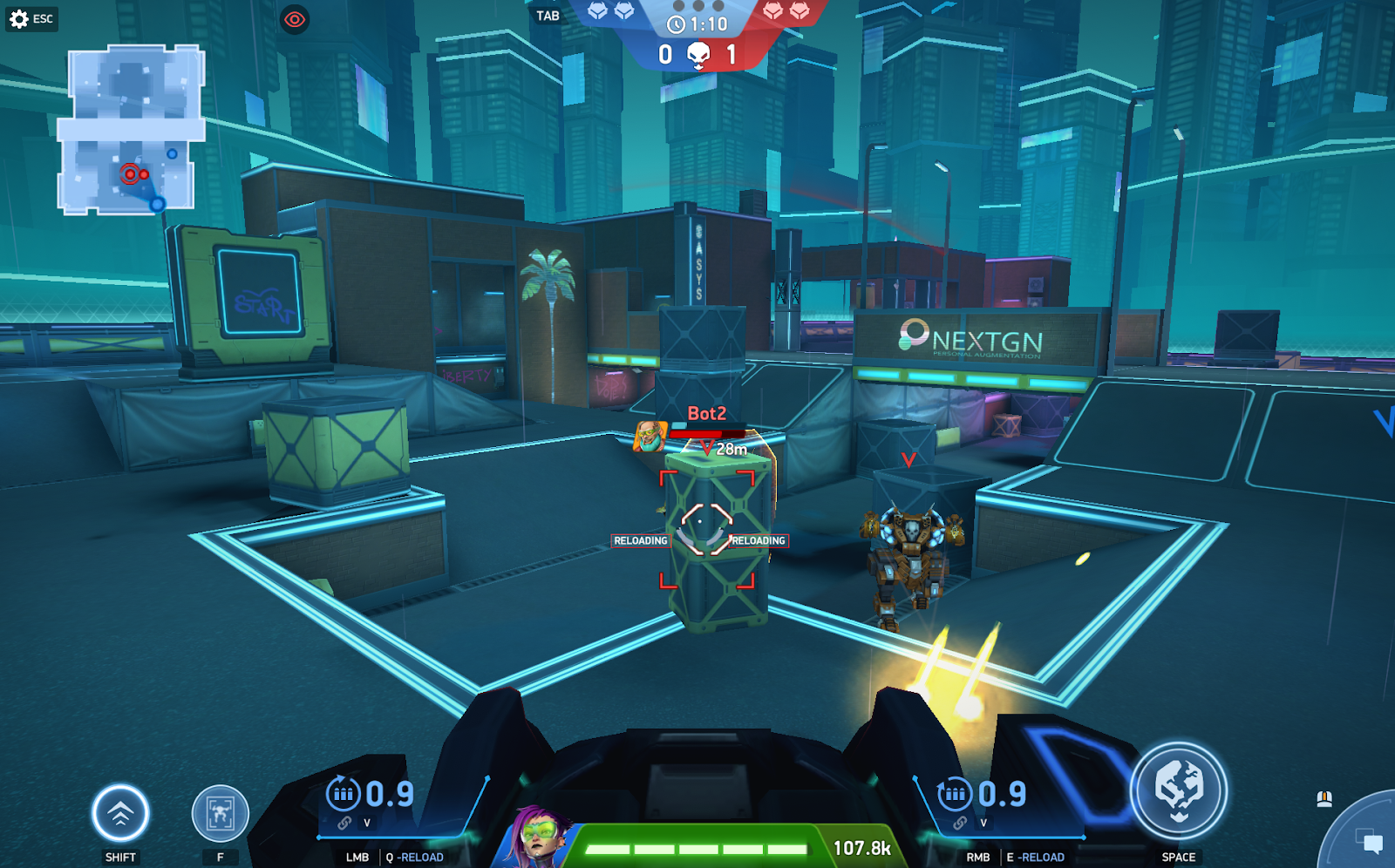The image size is (1395, 868).
Task: Click the left weapon ammo icon
Action: [344, 794]
